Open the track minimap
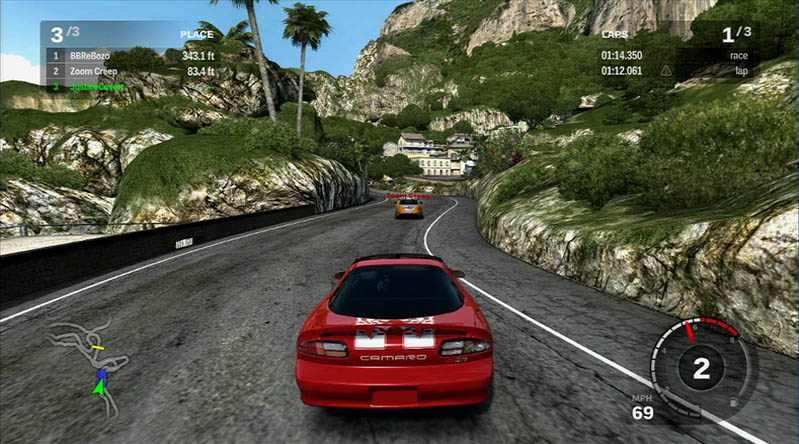799x444 pixels. click(x=90, y=366)
